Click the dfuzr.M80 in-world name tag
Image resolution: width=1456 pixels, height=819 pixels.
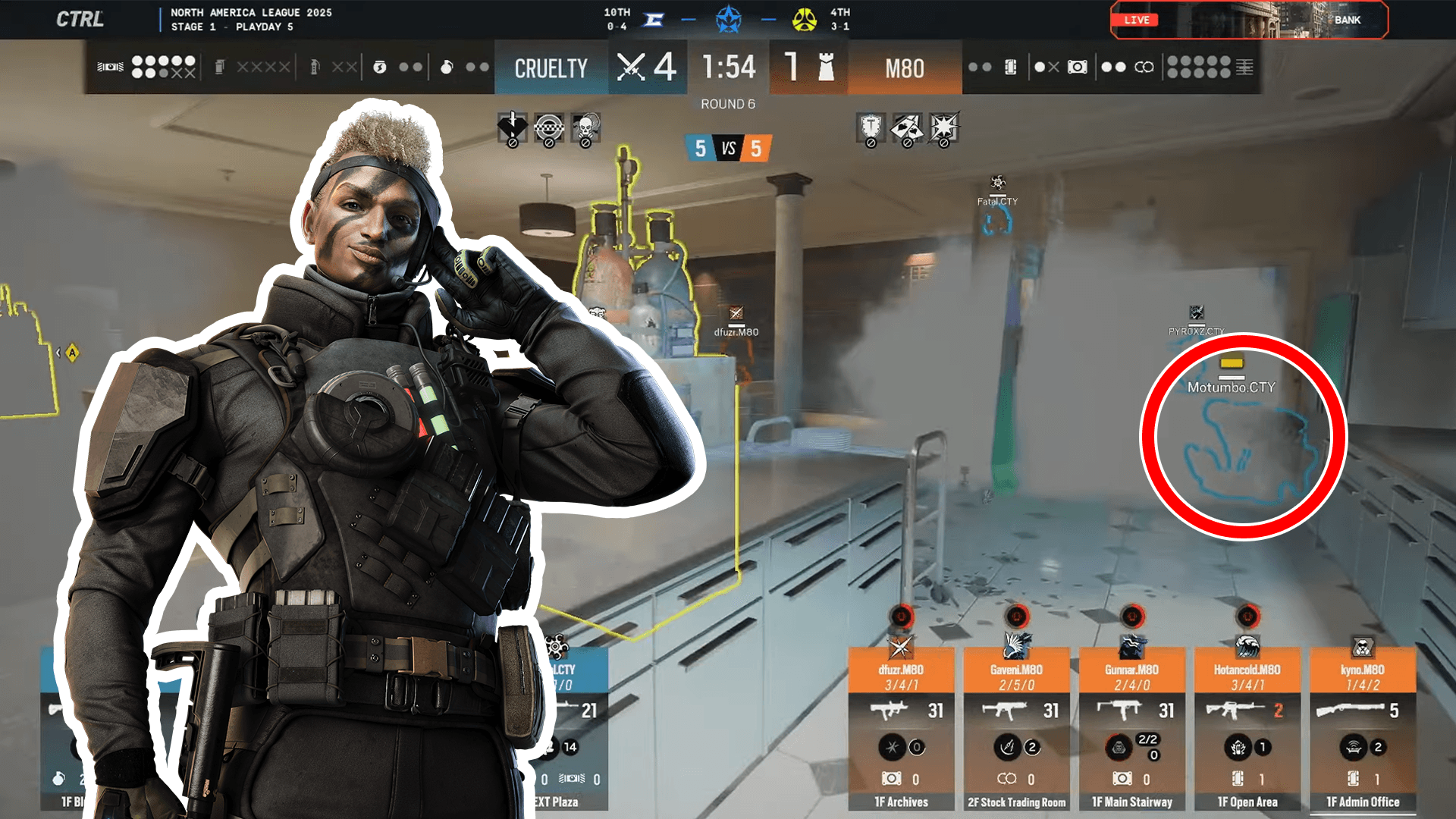coord(736,331)
